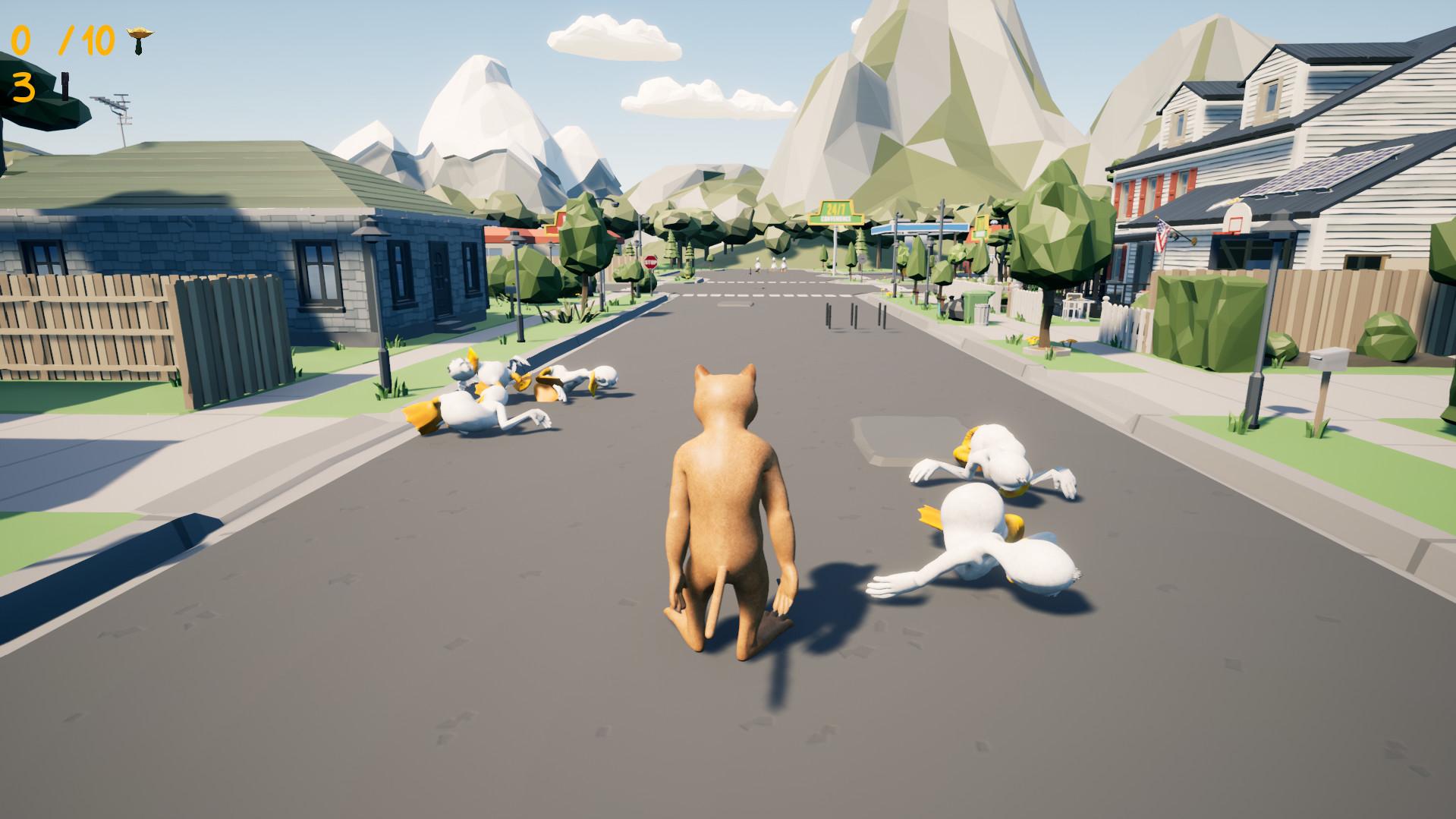The width and height of the screenshot is (1456, 819).
Task: Click the golden plunger icon in the HUD
Action: click(x=140, y=36)
